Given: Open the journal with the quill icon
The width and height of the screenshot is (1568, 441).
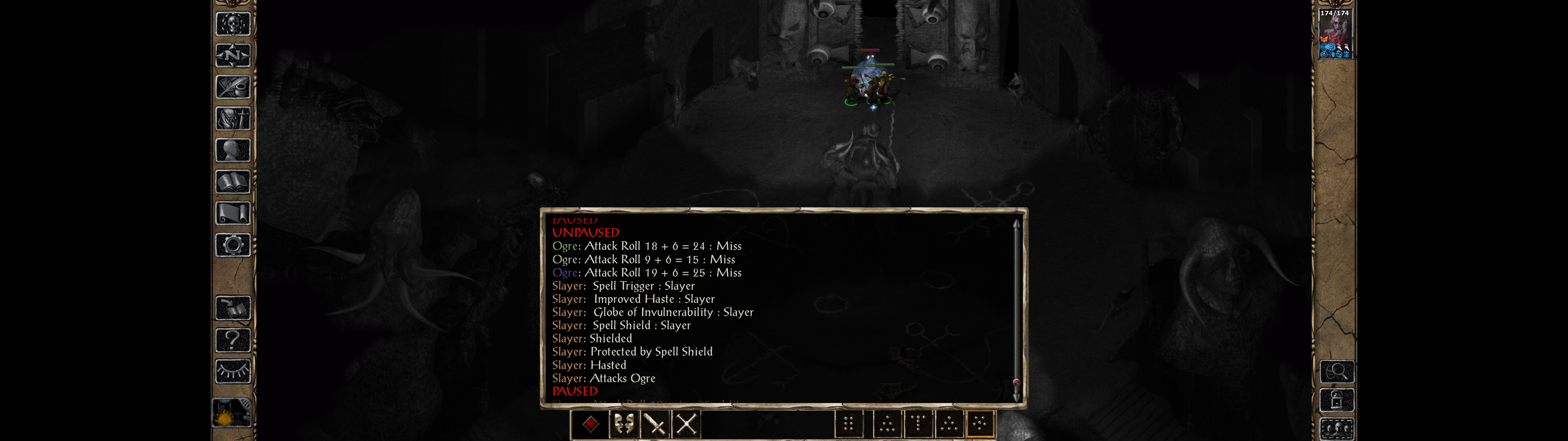Looking at the screenshot, I should 233,87.
